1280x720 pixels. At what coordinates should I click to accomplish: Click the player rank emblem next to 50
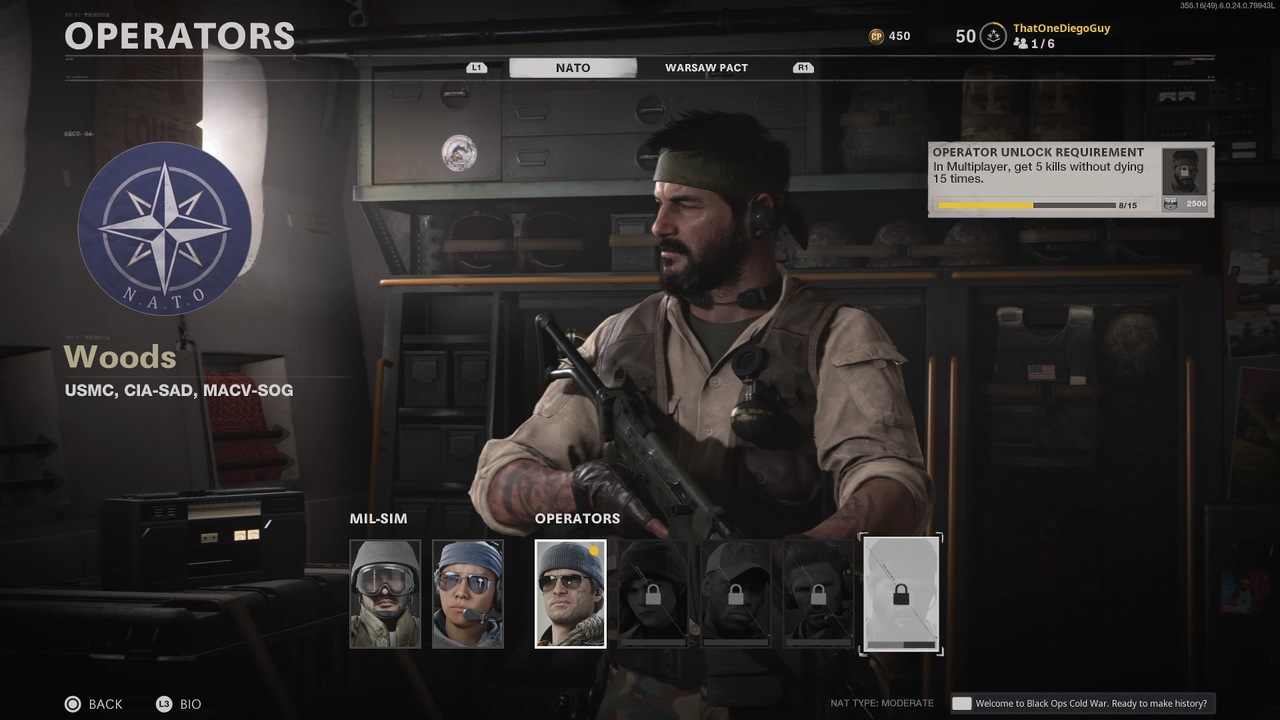click(991, 36)
